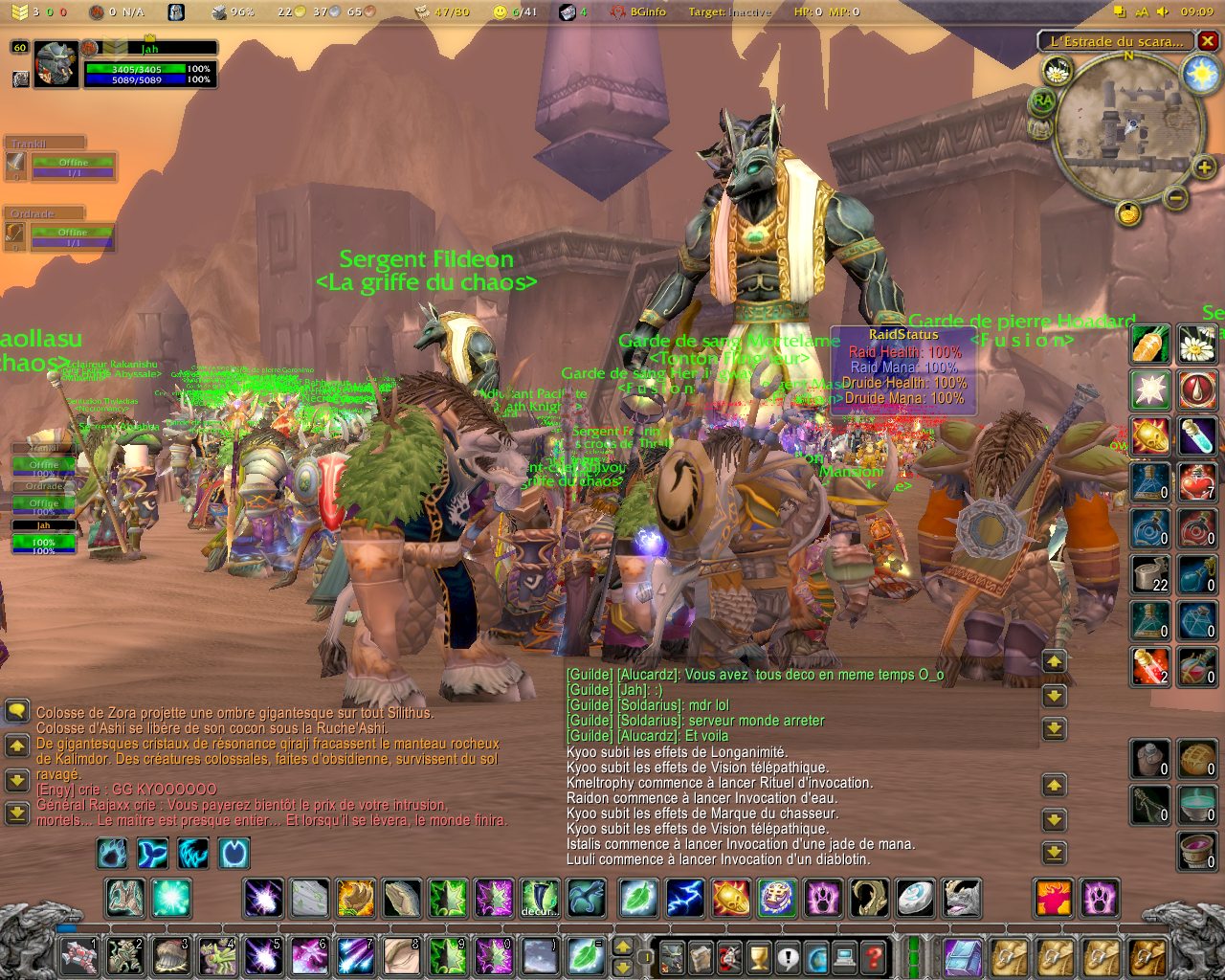The height and width of the screenshot is (980, 1225).
Task: Close the minimap with the red X
Action: click(x=1208, y=41)
